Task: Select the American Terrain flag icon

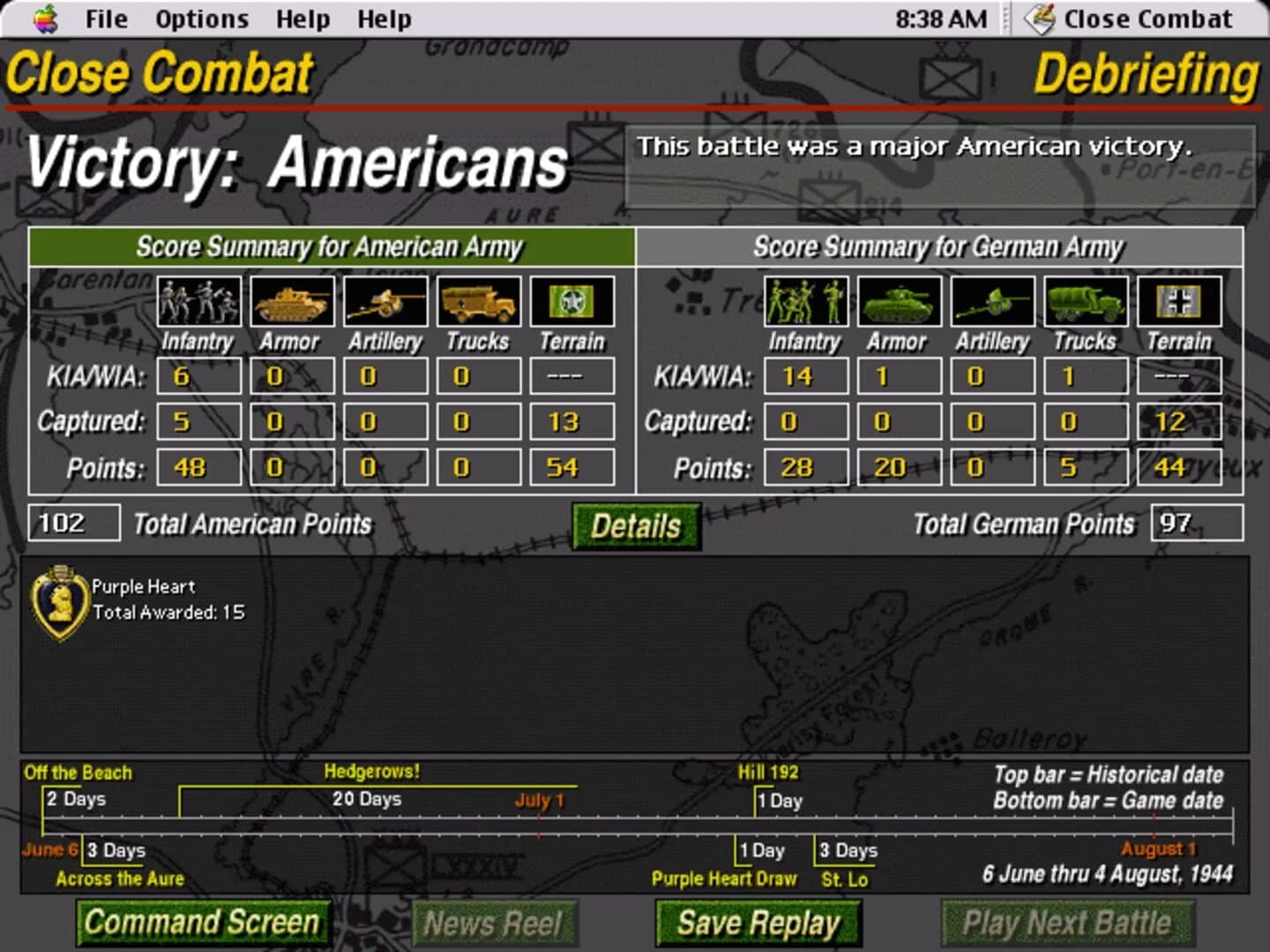Action: [573, 301]
